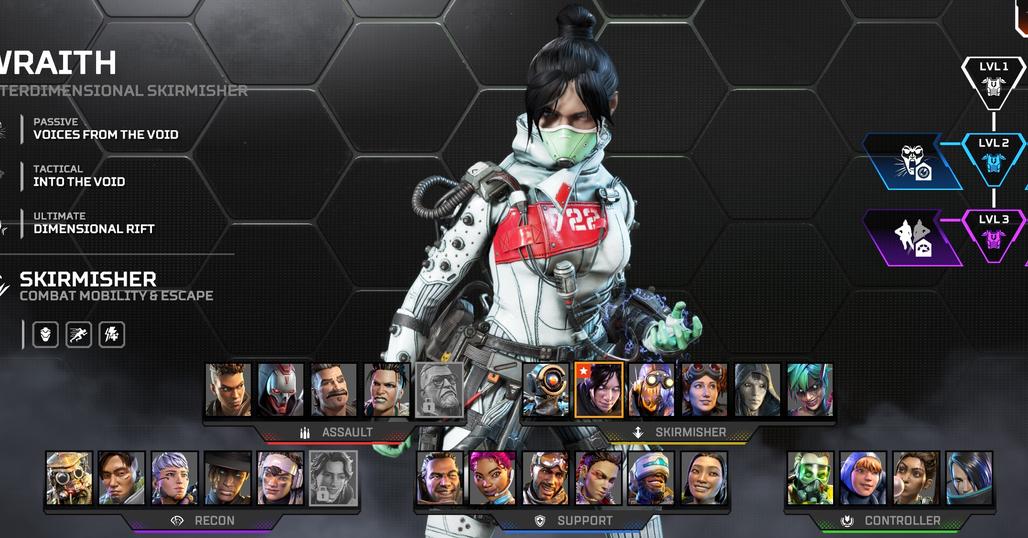The height and width of the screenshot is (538, 1028).
Task: Choose Revenant's portrait
Action: [281, 390]
